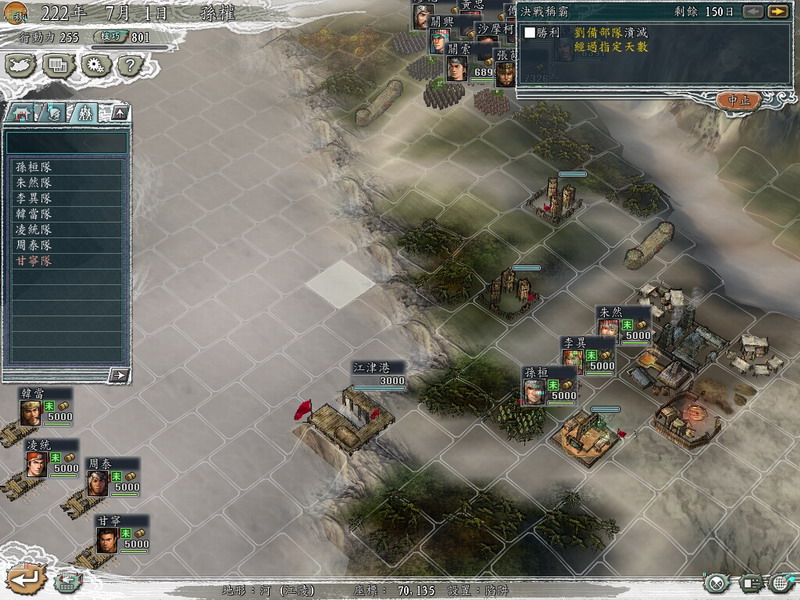
Task: Select 韓當隊 in the unit list
Action: pos(34,214)
